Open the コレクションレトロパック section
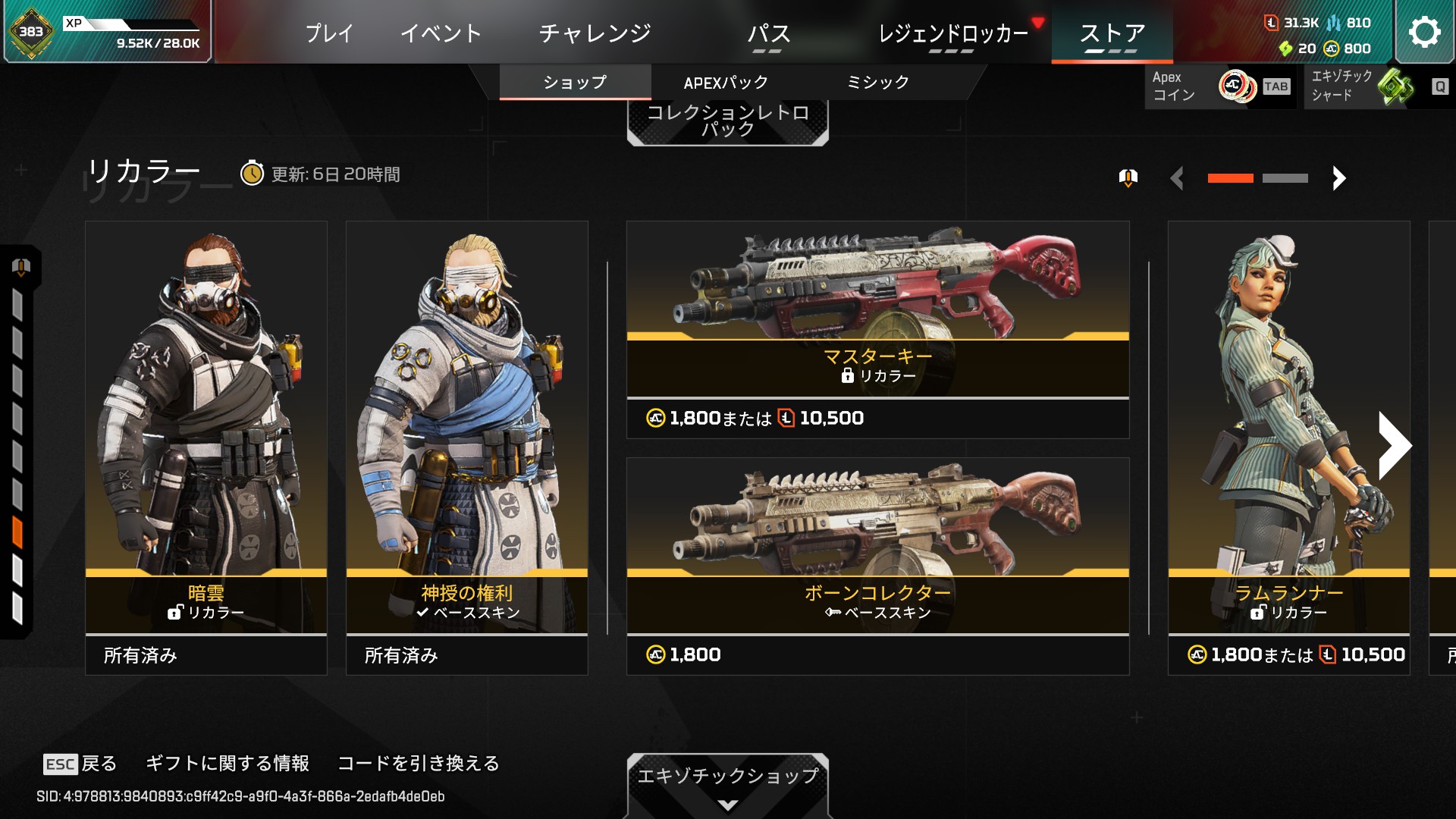 (x=727, y=121)
